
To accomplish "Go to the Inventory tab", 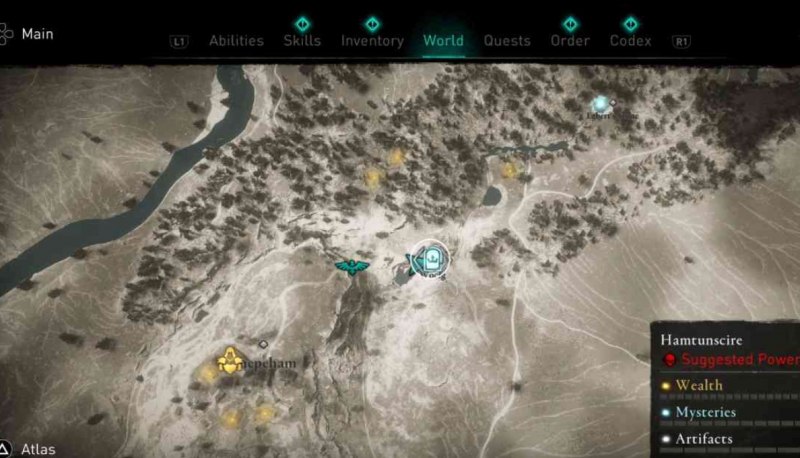I will (x=372, y=41).
